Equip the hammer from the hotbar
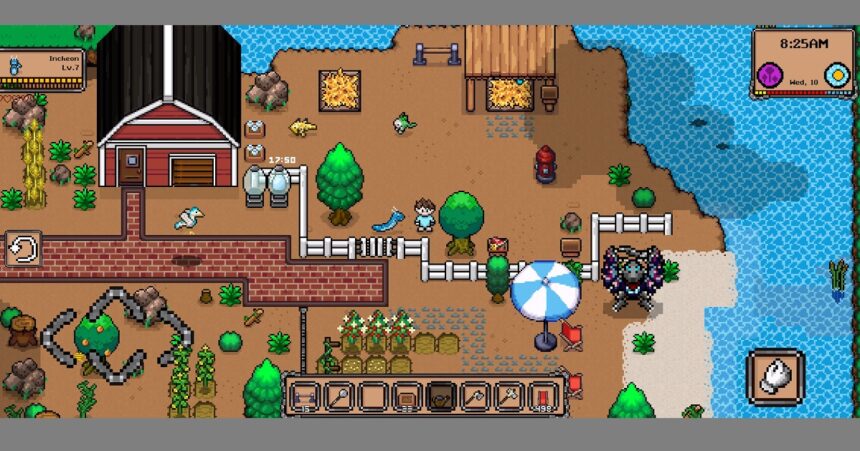Screen dimensions: 860x451 pyautogui.click(x=508, y=396)
